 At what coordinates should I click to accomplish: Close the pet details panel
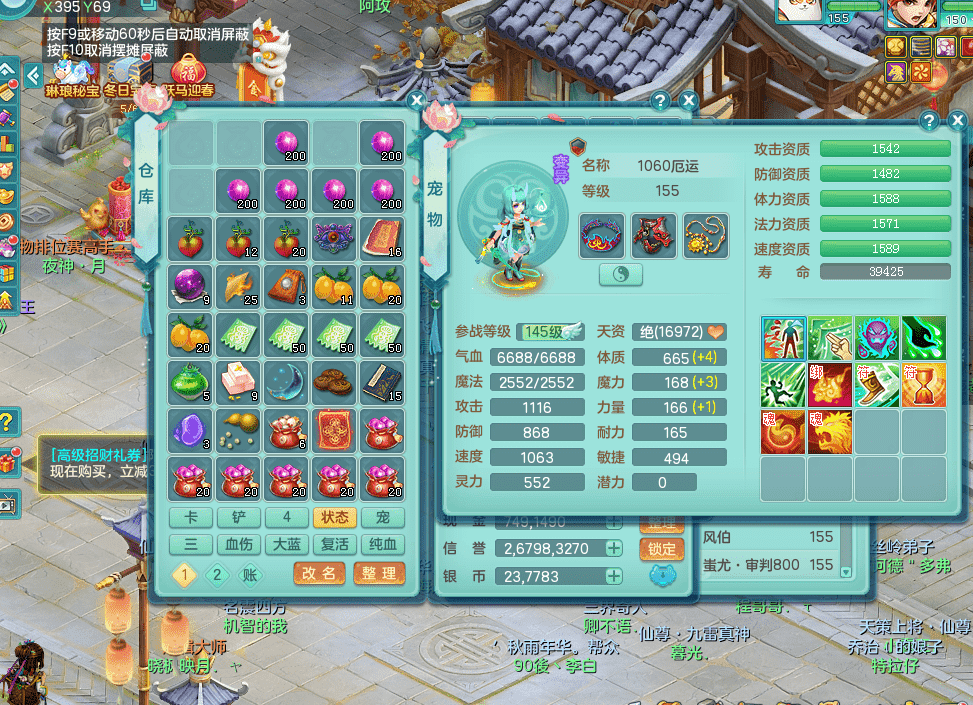pyautogui.click(x=951, y=120)
